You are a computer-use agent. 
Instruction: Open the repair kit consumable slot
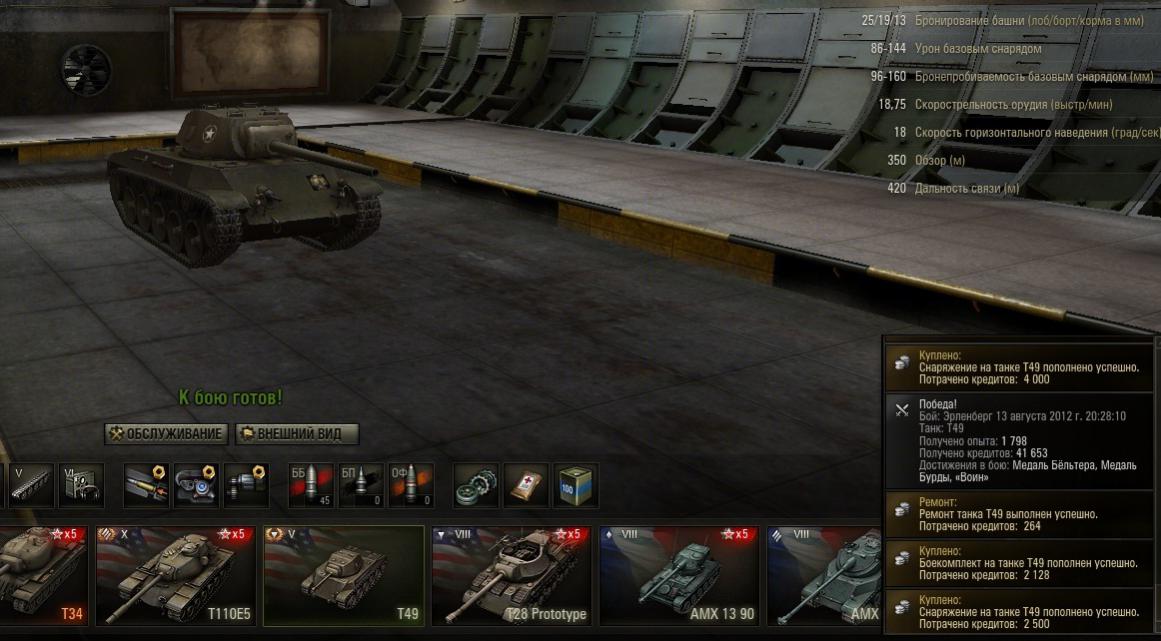click(476, 485)
